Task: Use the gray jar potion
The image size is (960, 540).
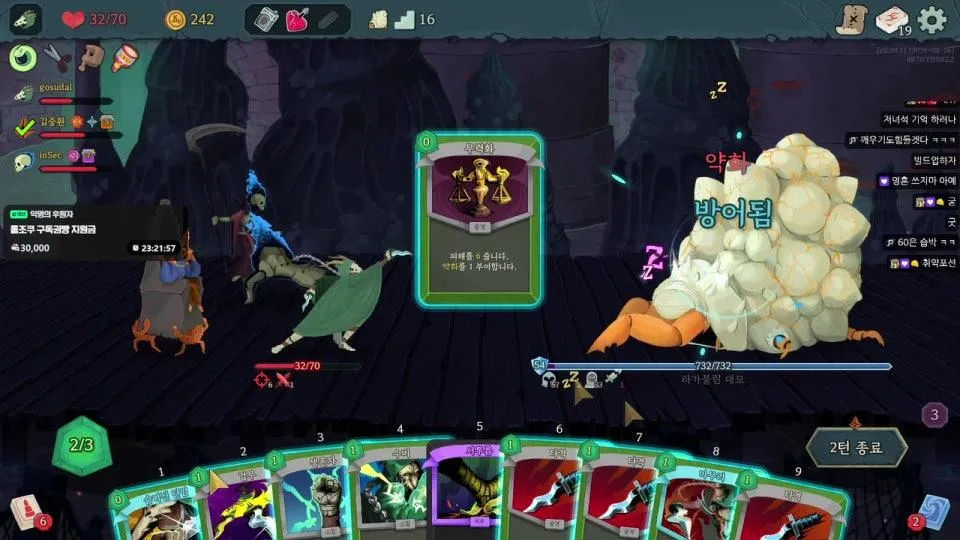Action: click(x=267, y=19)
